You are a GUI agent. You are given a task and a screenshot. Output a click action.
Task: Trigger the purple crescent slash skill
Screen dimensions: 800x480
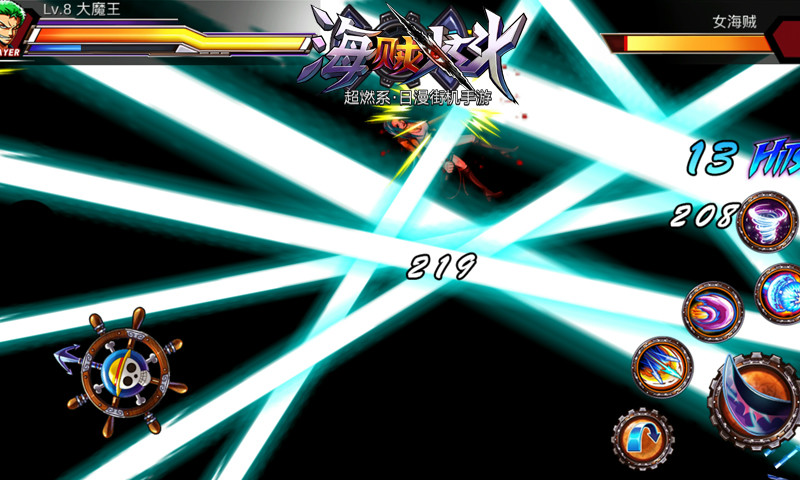pos(713,311)
